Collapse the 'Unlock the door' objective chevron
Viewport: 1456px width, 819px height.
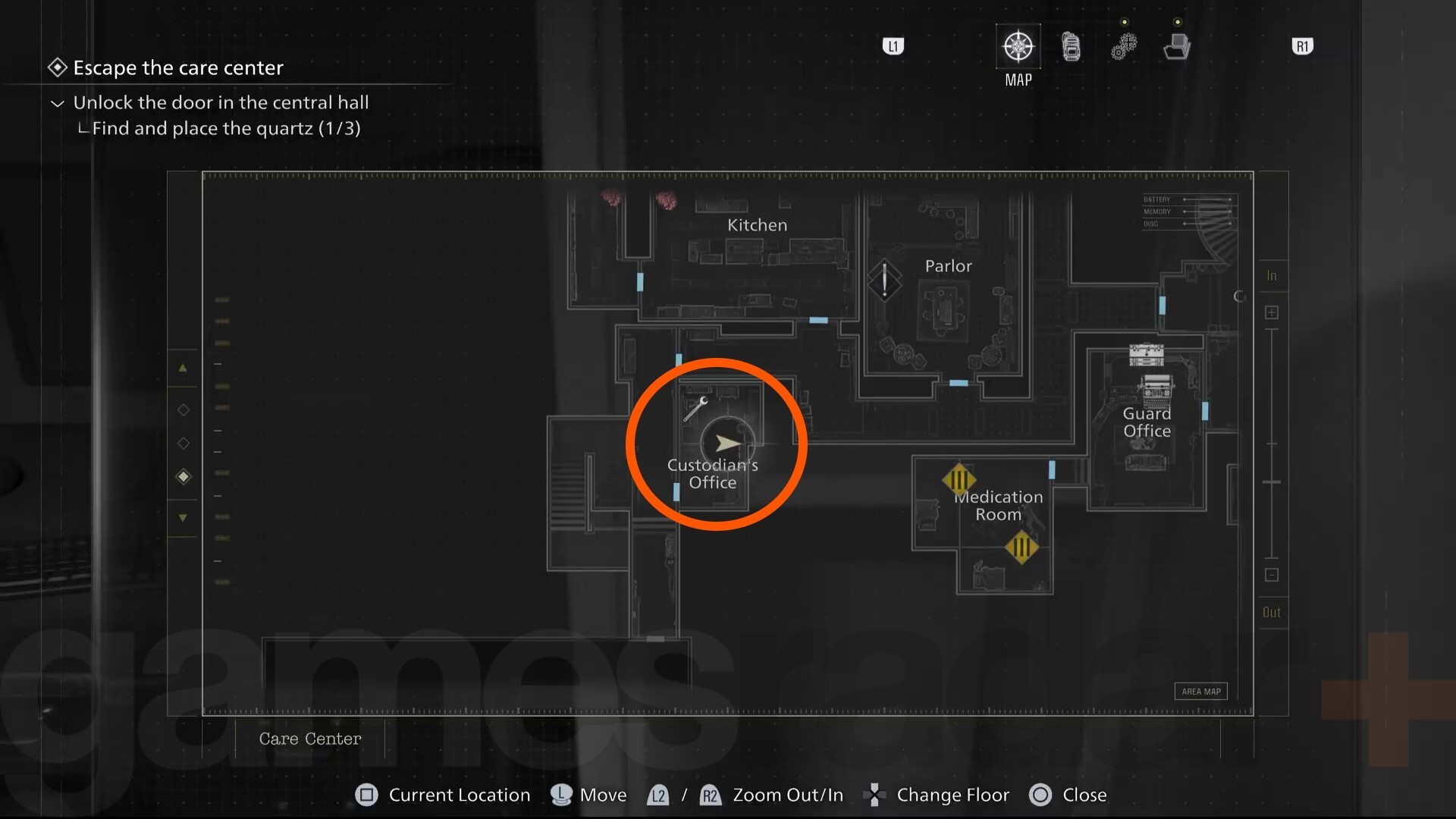click(x=57, y=102)
